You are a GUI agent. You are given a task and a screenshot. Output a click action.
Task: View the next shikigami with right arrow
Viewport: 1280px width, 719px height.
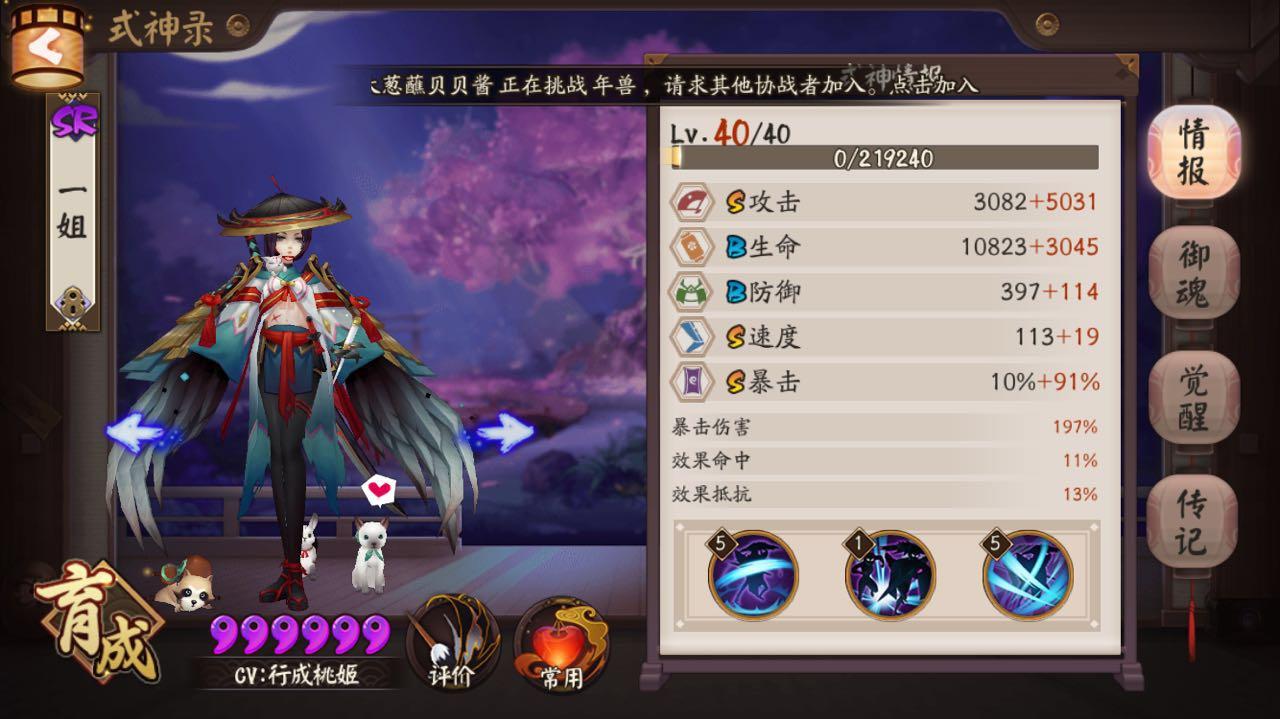(x=504, y=432)
